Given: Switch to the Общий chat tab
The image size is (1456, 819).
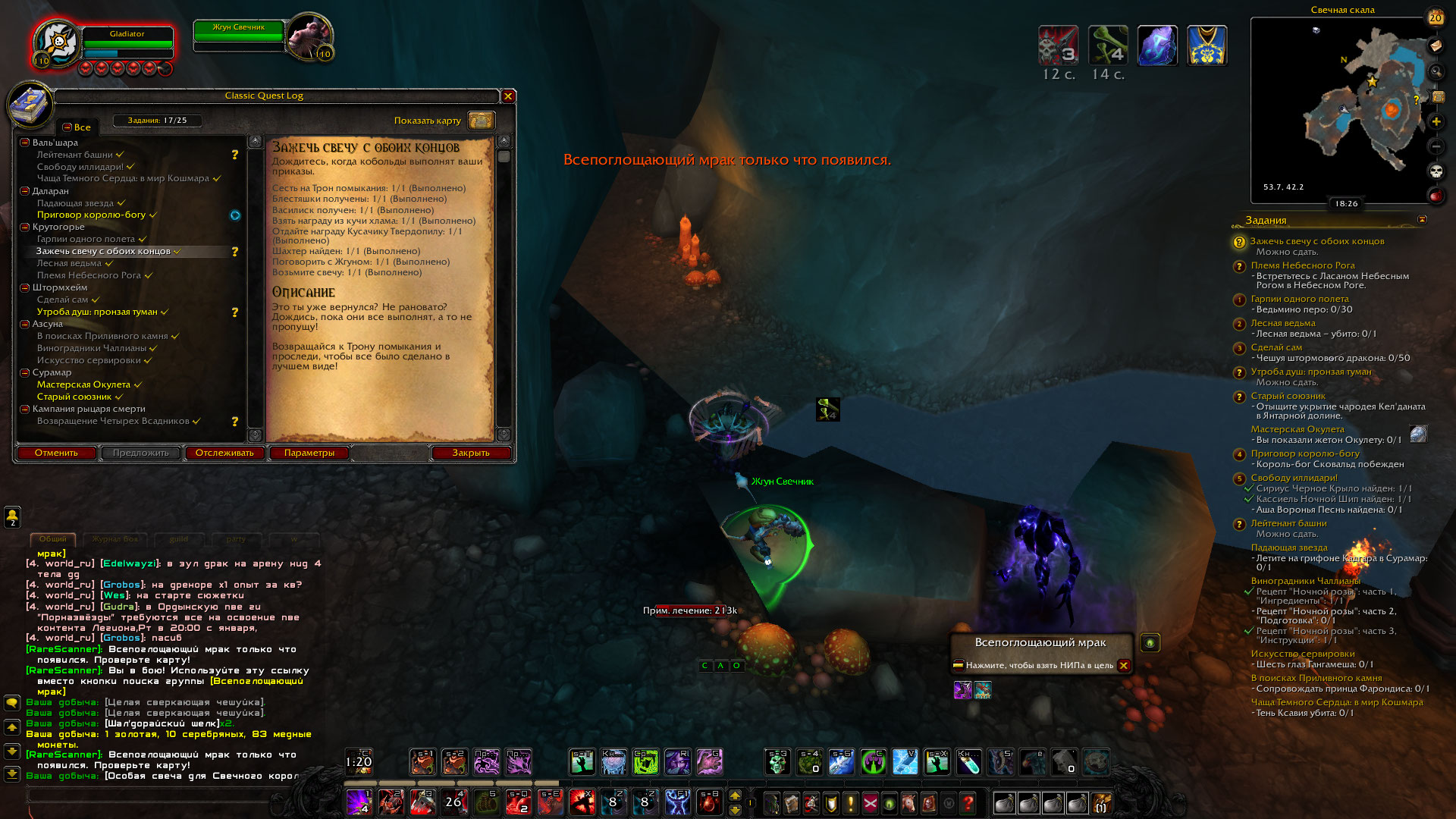Looking at the screenshot, I should point(53,539).
